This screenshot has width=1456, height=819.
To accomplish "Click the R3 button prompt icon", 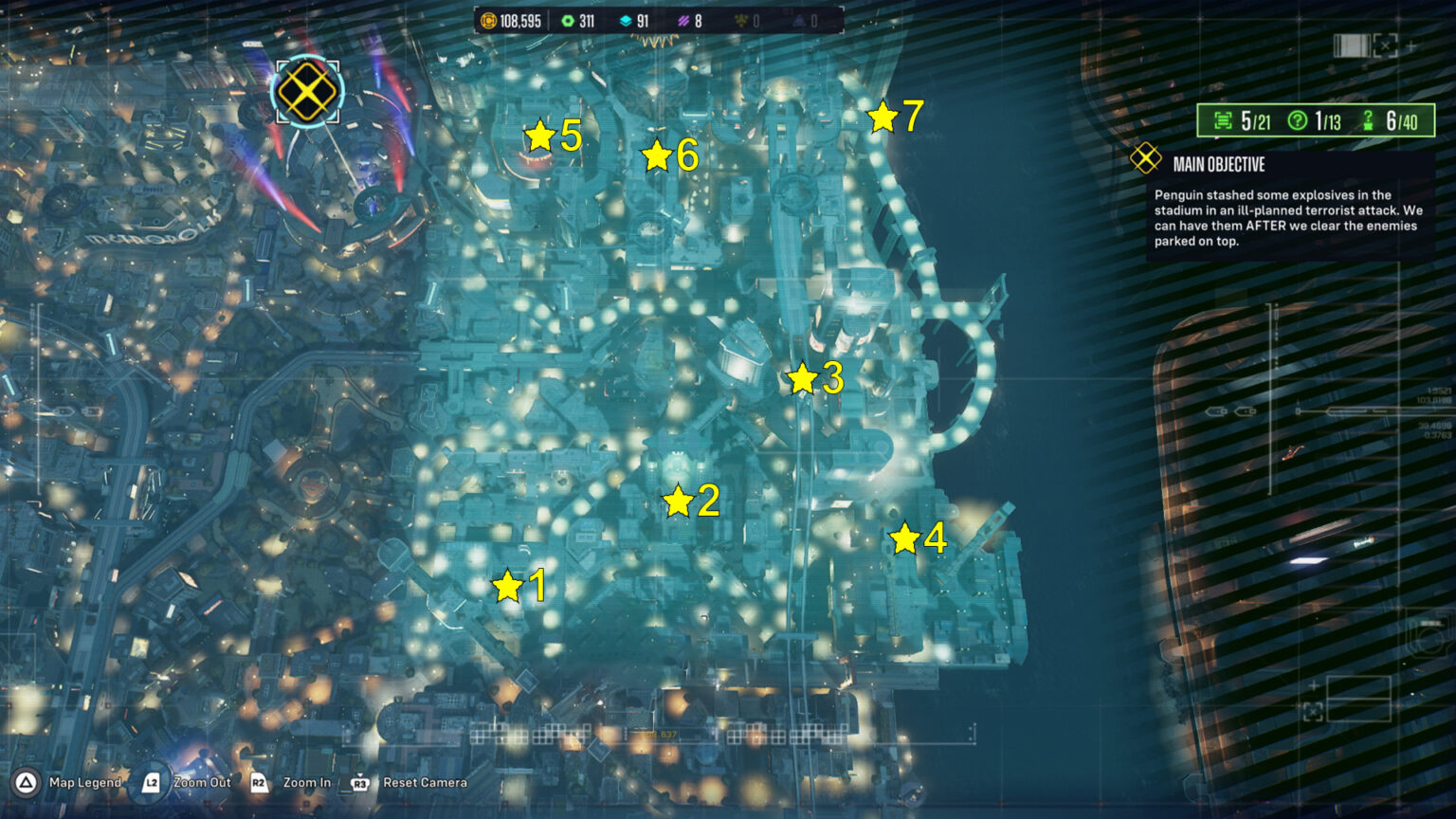I will click(359, 783).
